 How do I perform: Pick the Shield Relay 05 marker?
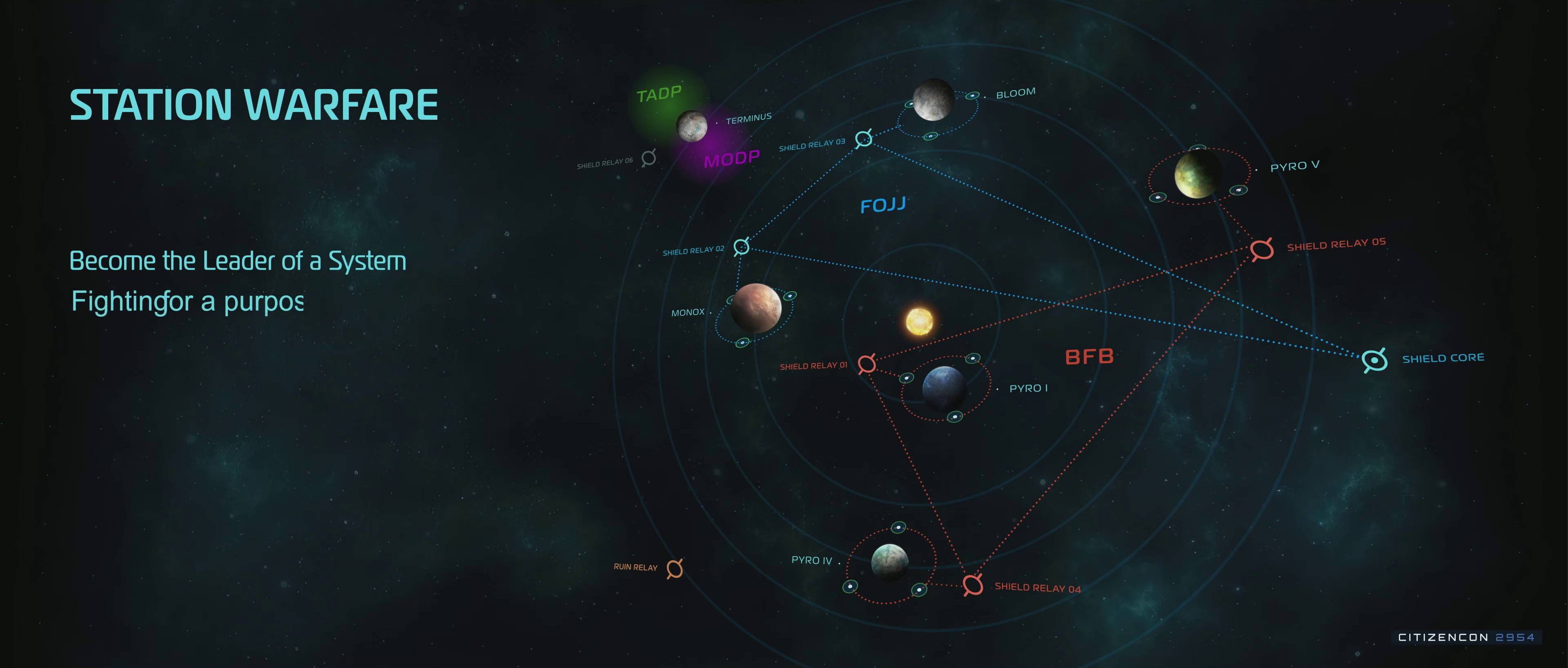(x=1262, y=249)
